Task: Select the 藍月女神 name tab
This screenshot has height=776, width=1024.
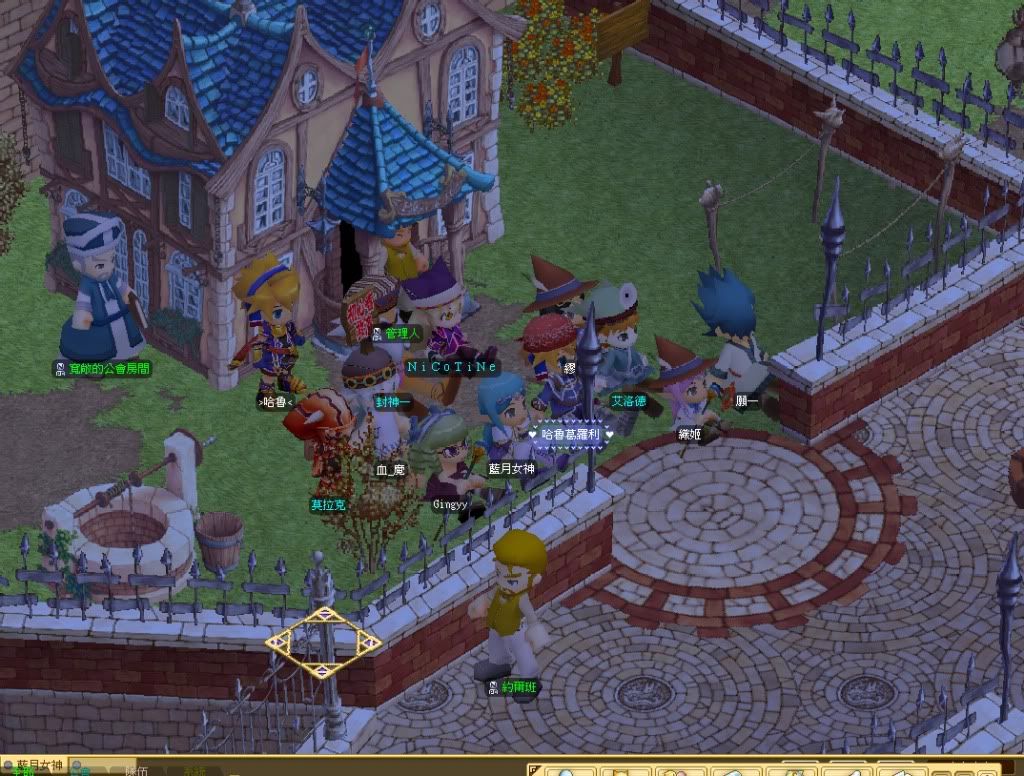Action: (38, 764)
